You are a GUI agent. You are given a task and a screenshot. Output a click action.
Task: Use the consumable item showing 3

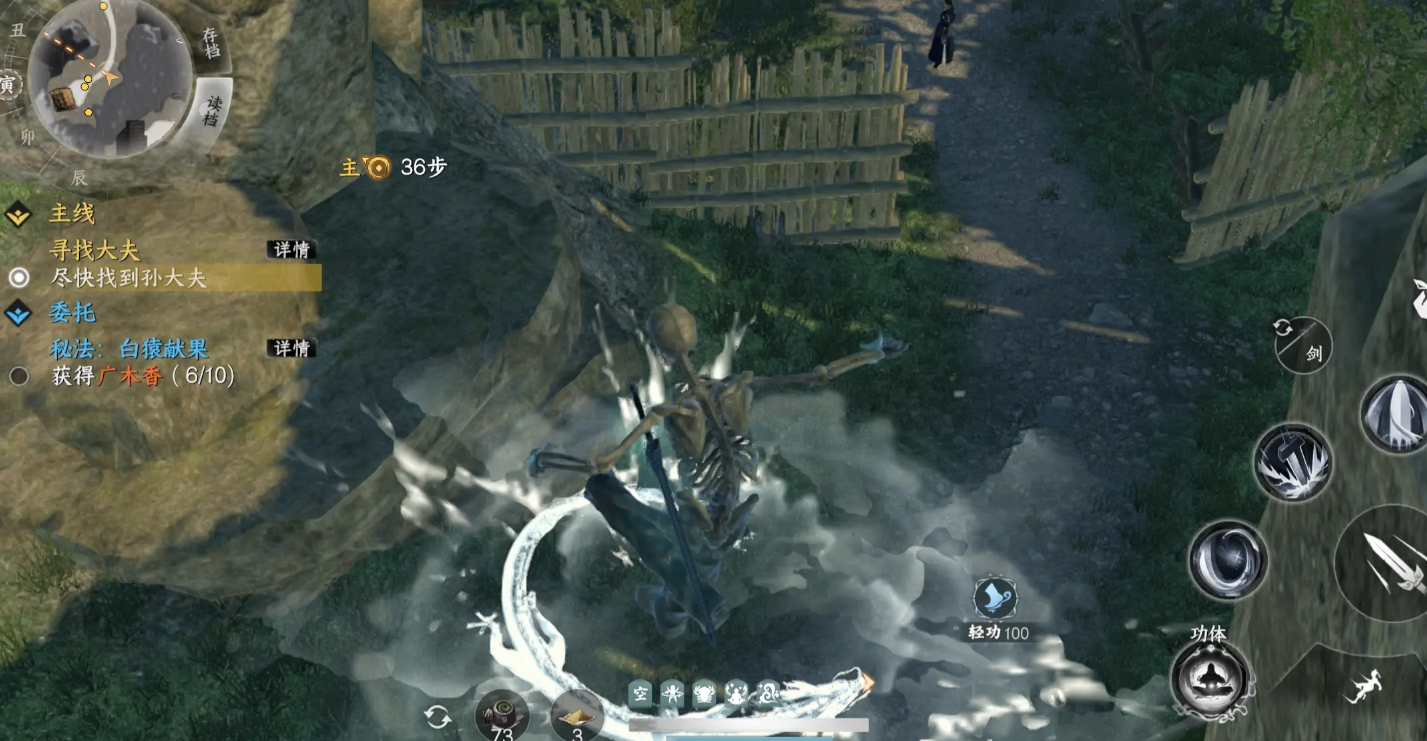pyautogui.click(x=576, y=716)
